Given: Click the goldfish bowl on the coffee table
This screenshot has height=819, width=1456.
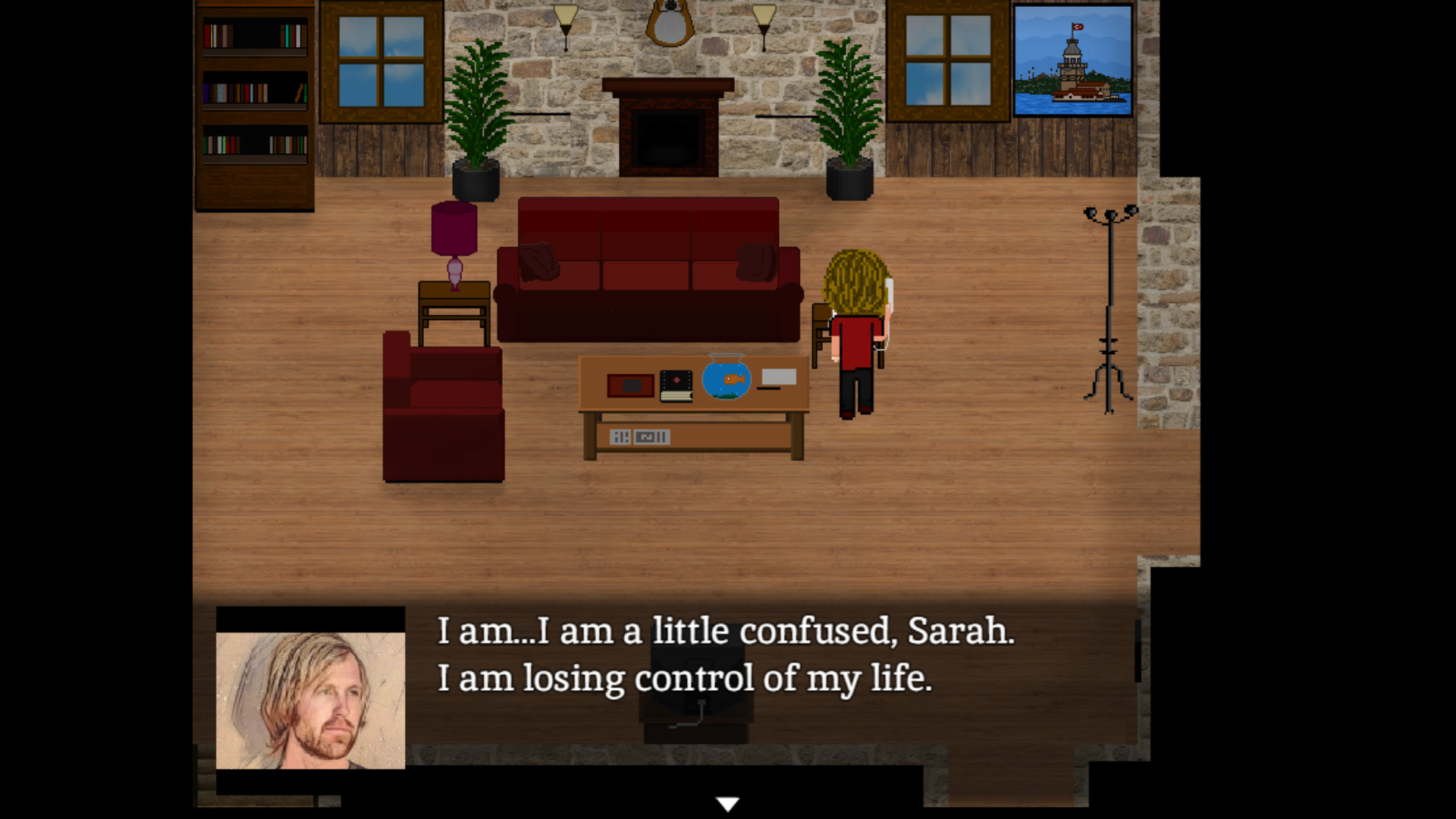Looking at the screenshot, I should (726, 378).
